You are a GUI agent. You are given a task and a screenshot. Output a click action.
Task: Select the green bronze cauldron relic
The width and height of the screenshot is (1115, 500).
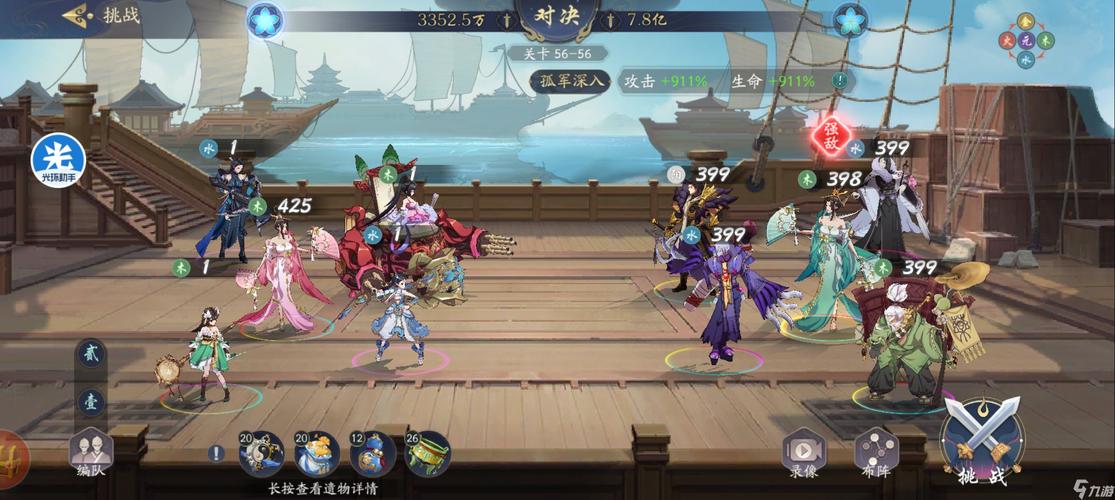(x=428, y=455)
